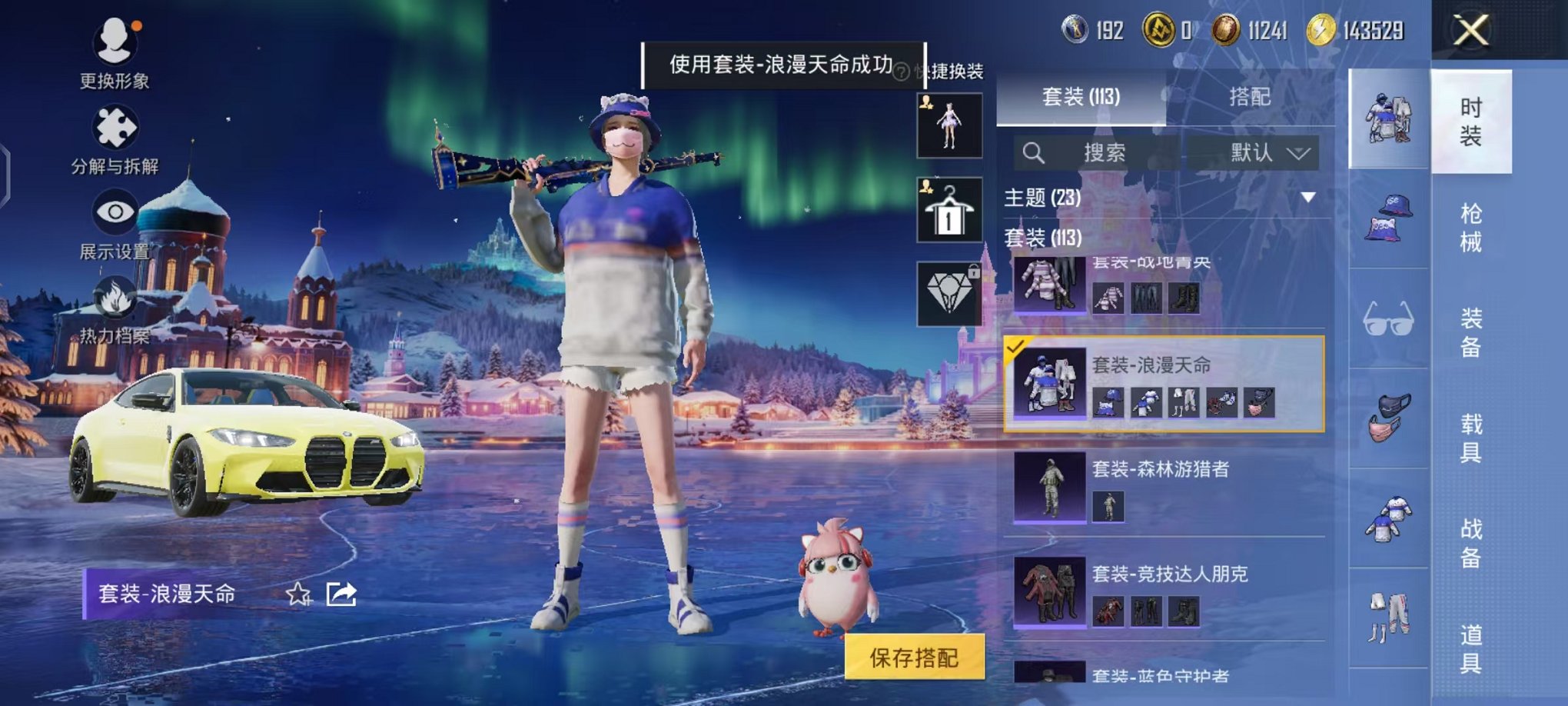Switch to the 搭配 tab
Viewport: 1568px width, 706px height.
1249,98
